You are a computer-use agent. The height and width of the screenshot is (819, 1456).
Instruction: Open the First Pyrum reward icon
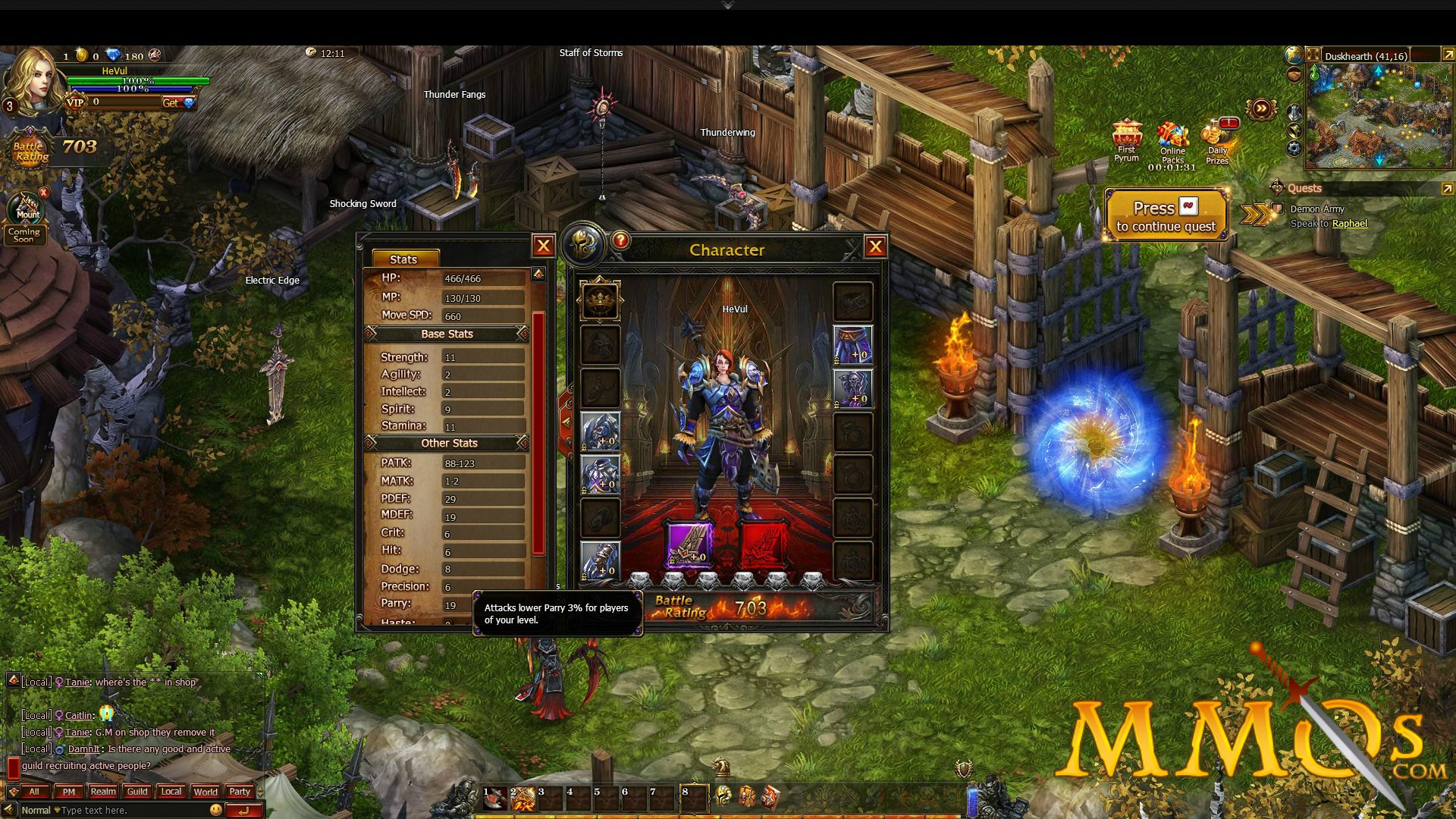tap(1127, 139)
